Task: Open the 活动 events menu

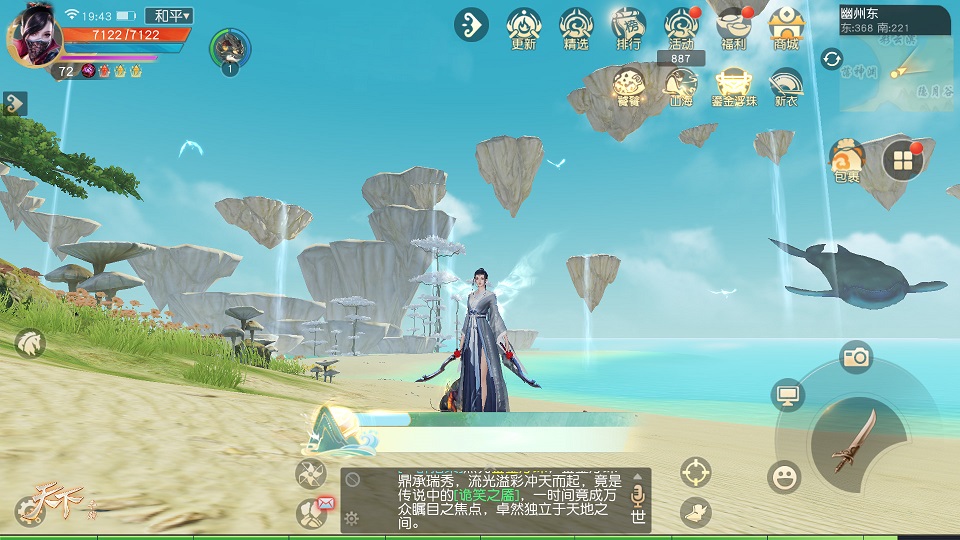Action: point(681,26)
